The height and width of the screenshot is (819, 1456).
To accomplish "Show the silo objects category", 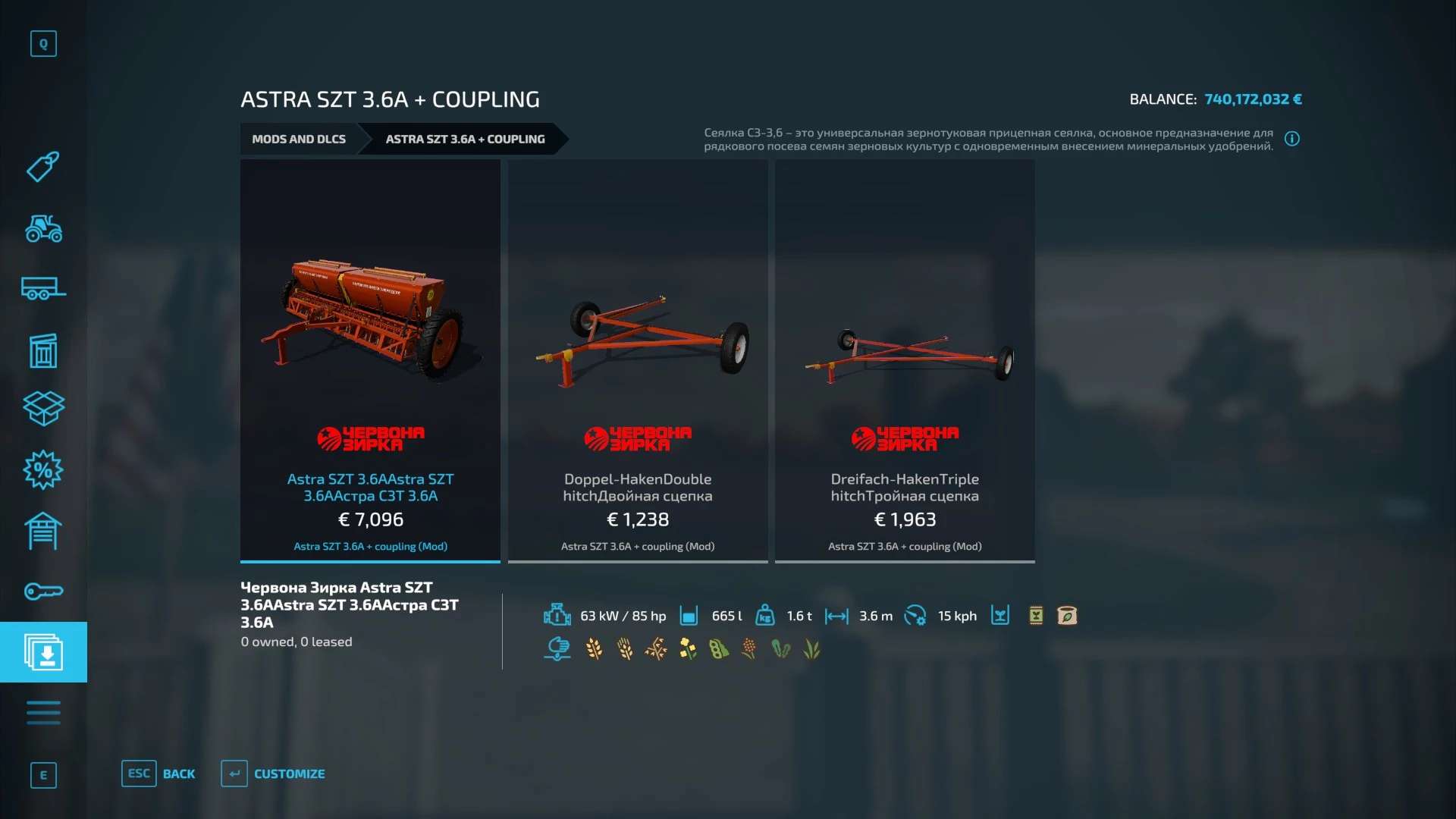I will (x=43, y=350).
